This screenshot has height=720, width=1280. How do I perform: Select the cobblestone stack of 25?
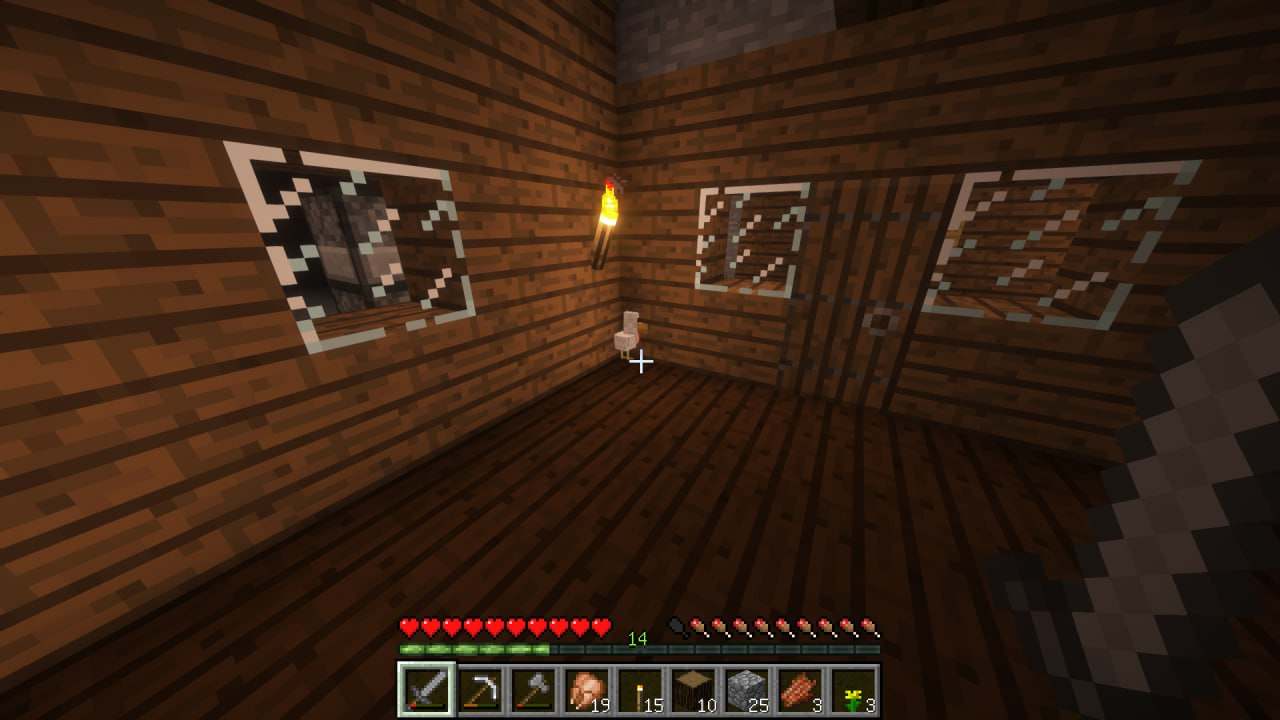coord(747,690)
